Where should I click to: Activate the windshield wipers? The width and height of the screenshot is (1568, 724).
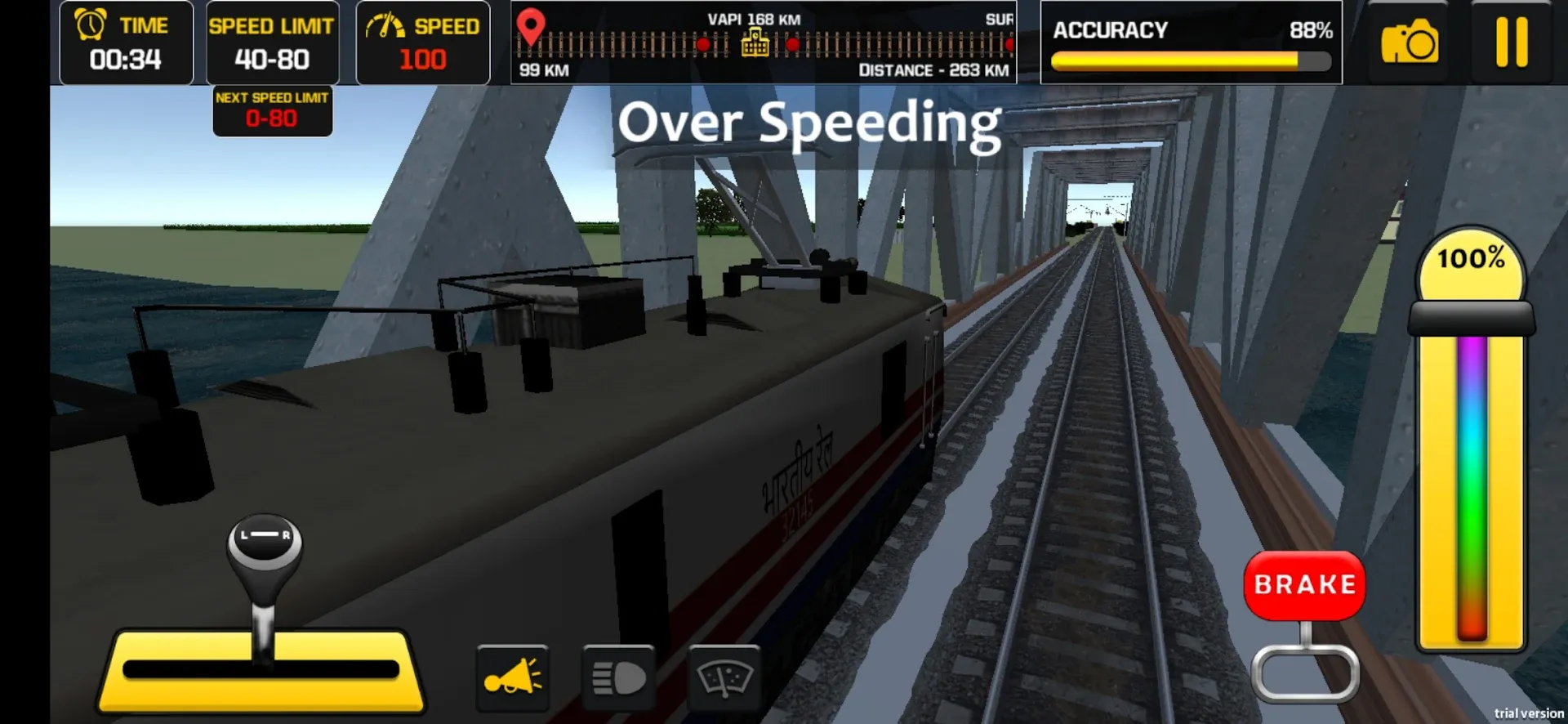click(724, 677)
